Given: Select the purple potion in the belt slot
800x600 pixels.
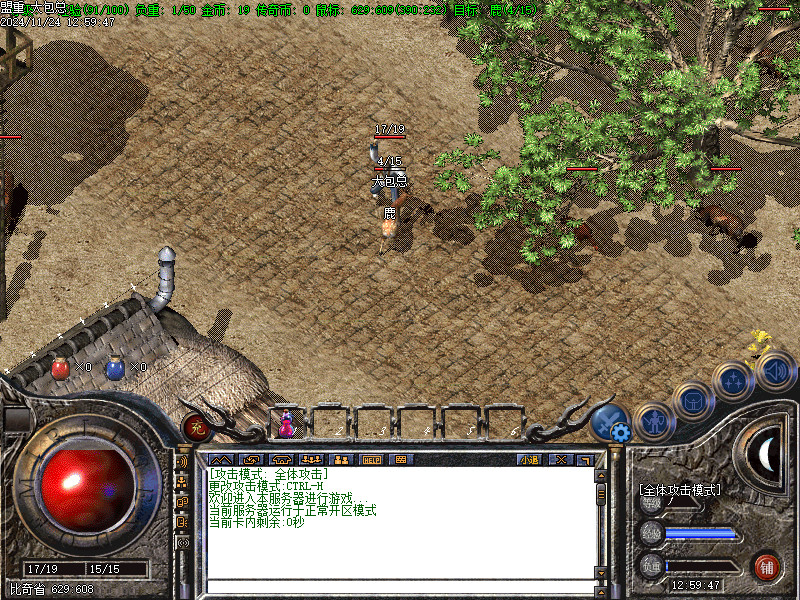Looking at the screenshot, I should point(287,424).
